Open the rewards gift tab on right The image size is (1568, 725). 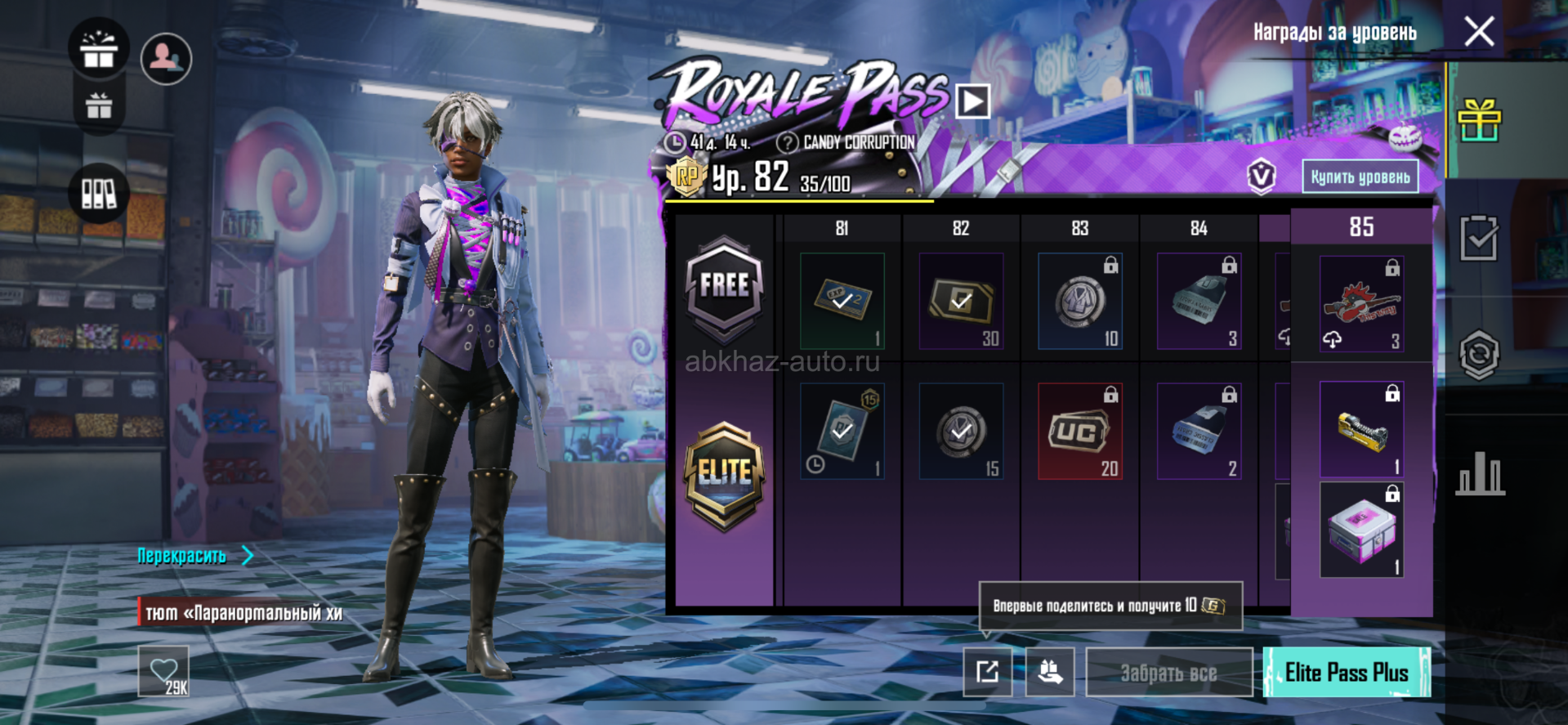pos(1479,121)
